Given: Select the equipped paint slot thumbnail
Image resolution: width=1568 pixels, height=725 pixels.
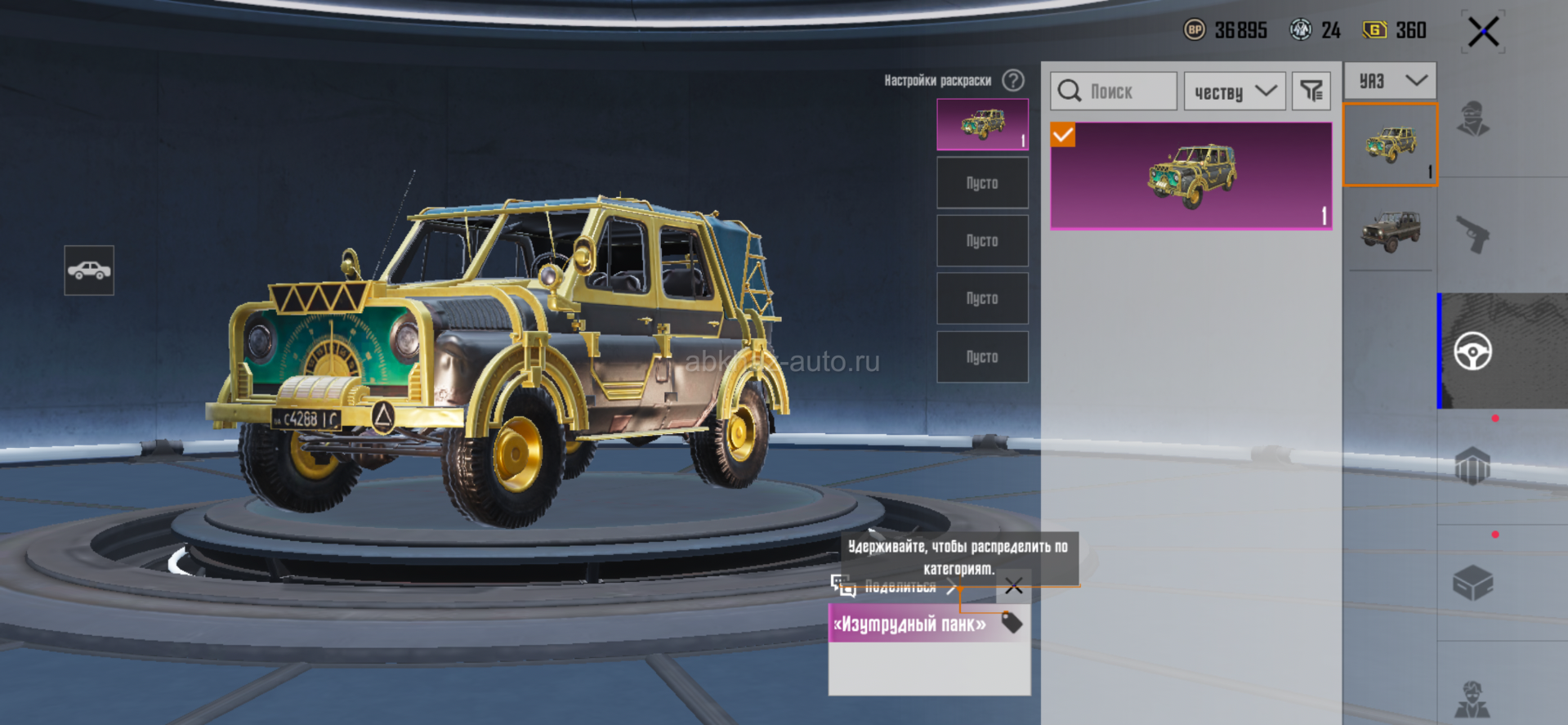Looking at the screenshot, I should click(x=982, y=124).
